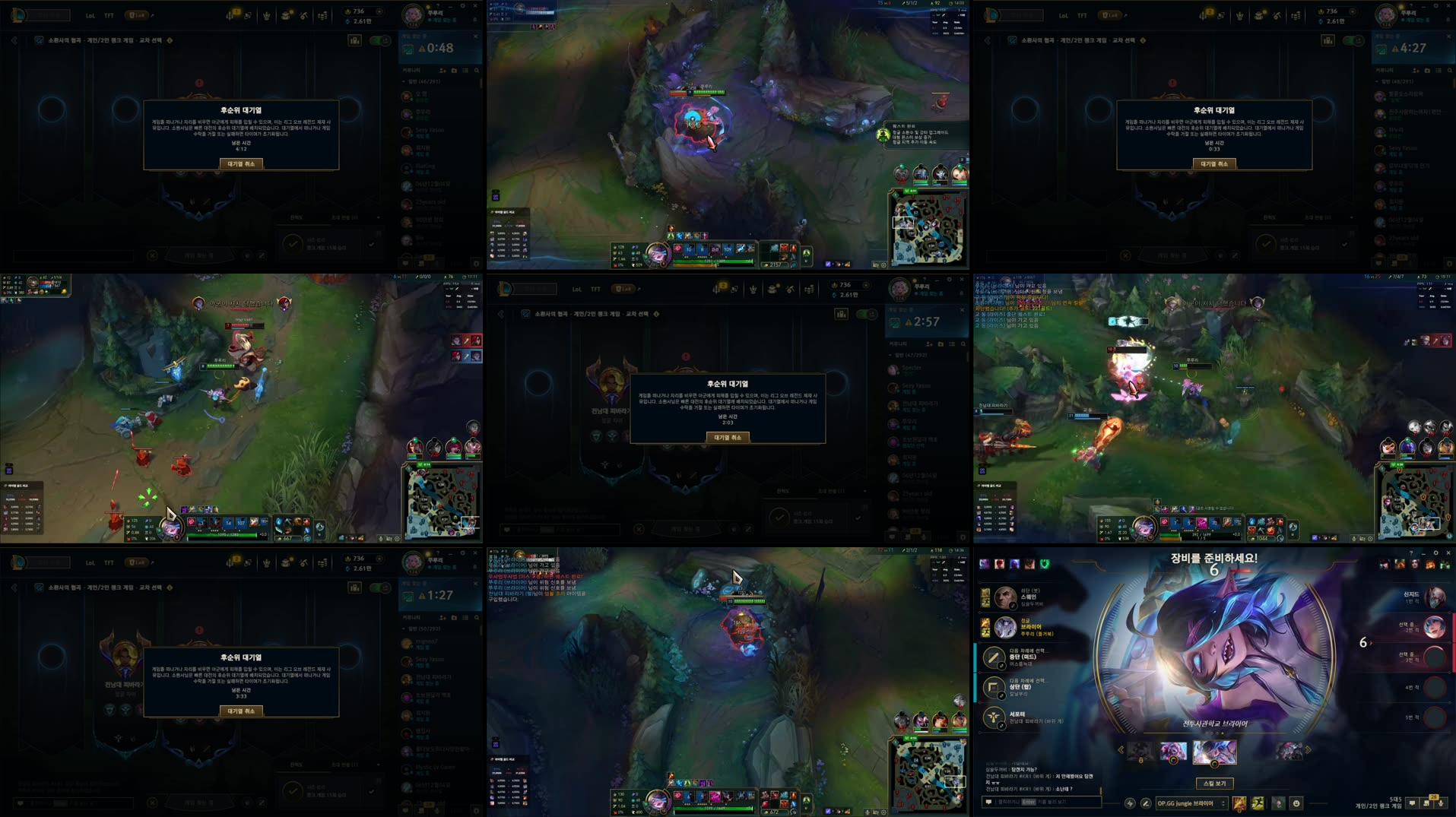Select the first summoner spell in champion select

click(1240, 803)
